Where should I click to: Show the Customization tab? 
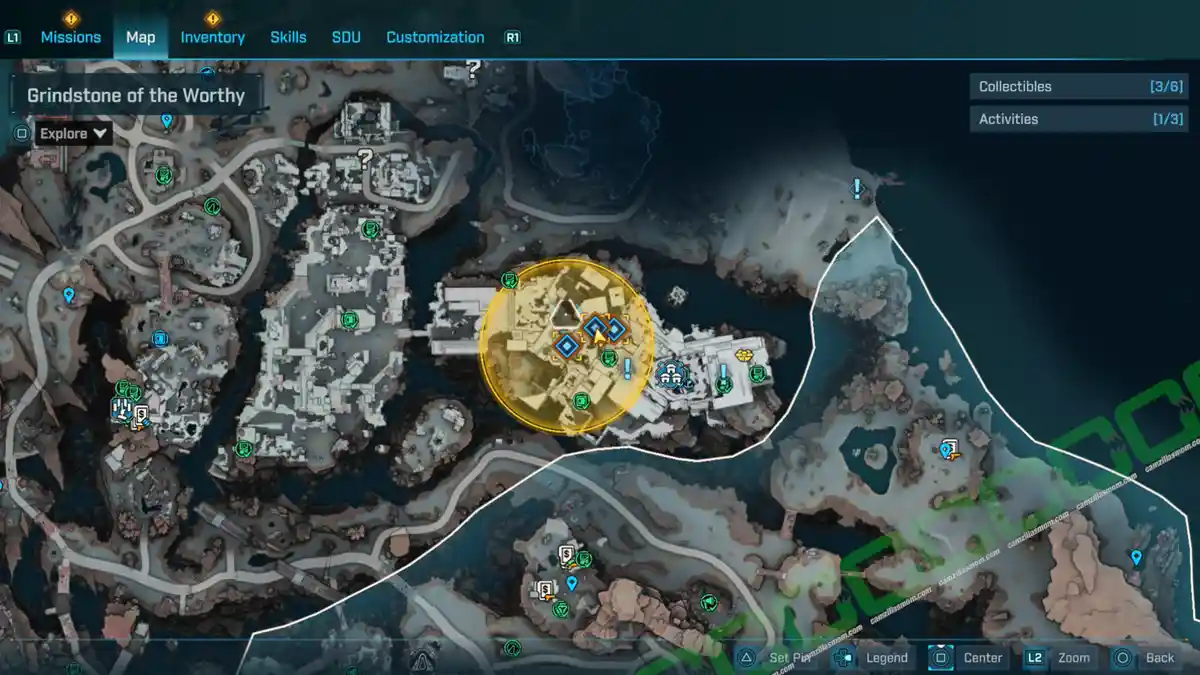tap(435, 37)
